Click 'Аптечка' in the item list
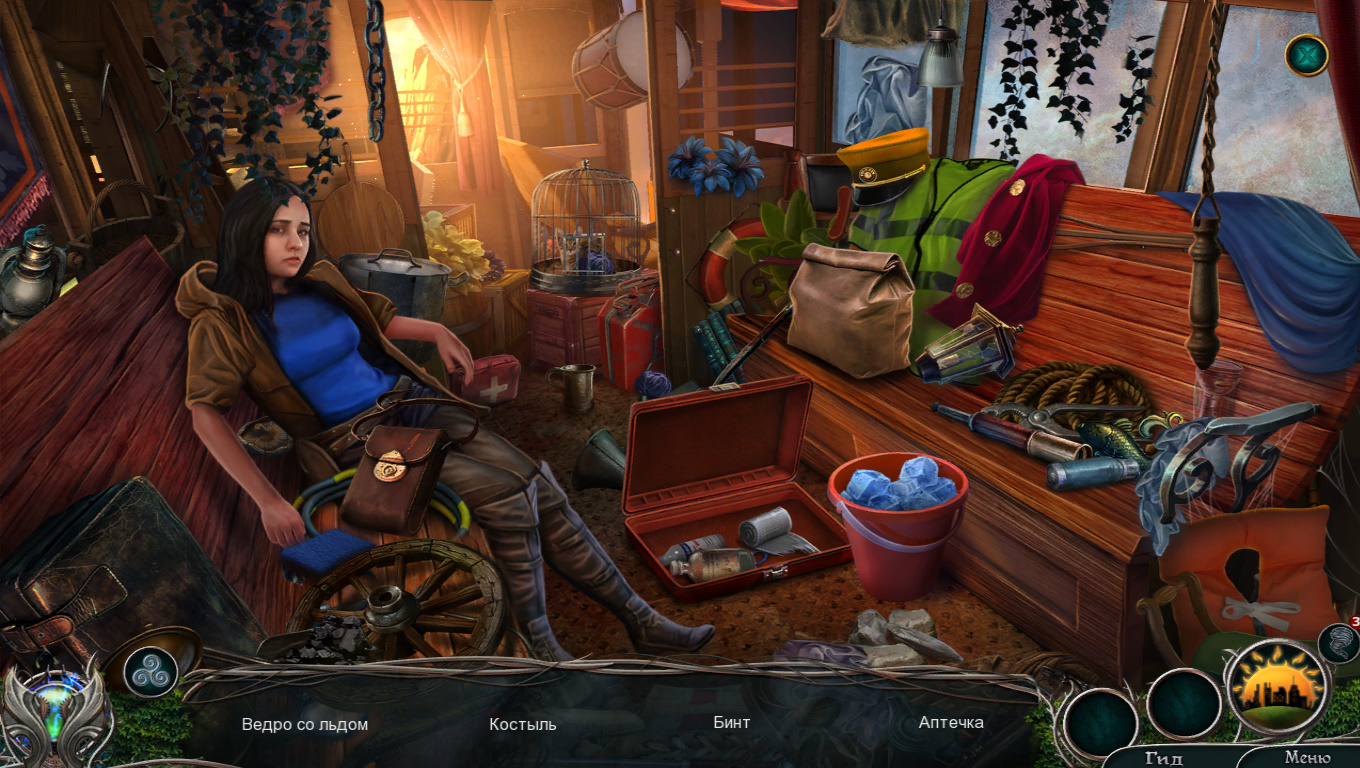 [x=951, y=722]
